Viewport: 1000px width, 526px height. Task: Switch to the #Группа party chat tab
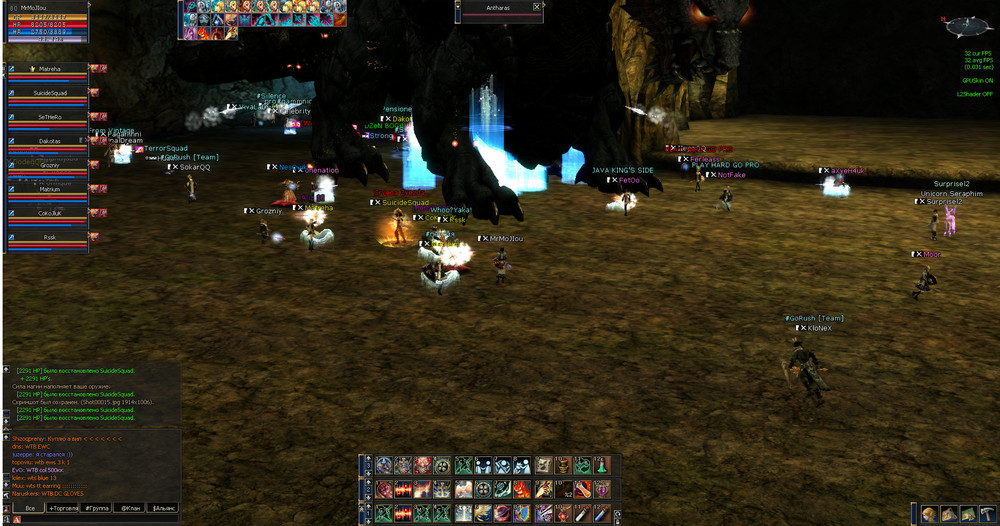(x=96, y=508)
